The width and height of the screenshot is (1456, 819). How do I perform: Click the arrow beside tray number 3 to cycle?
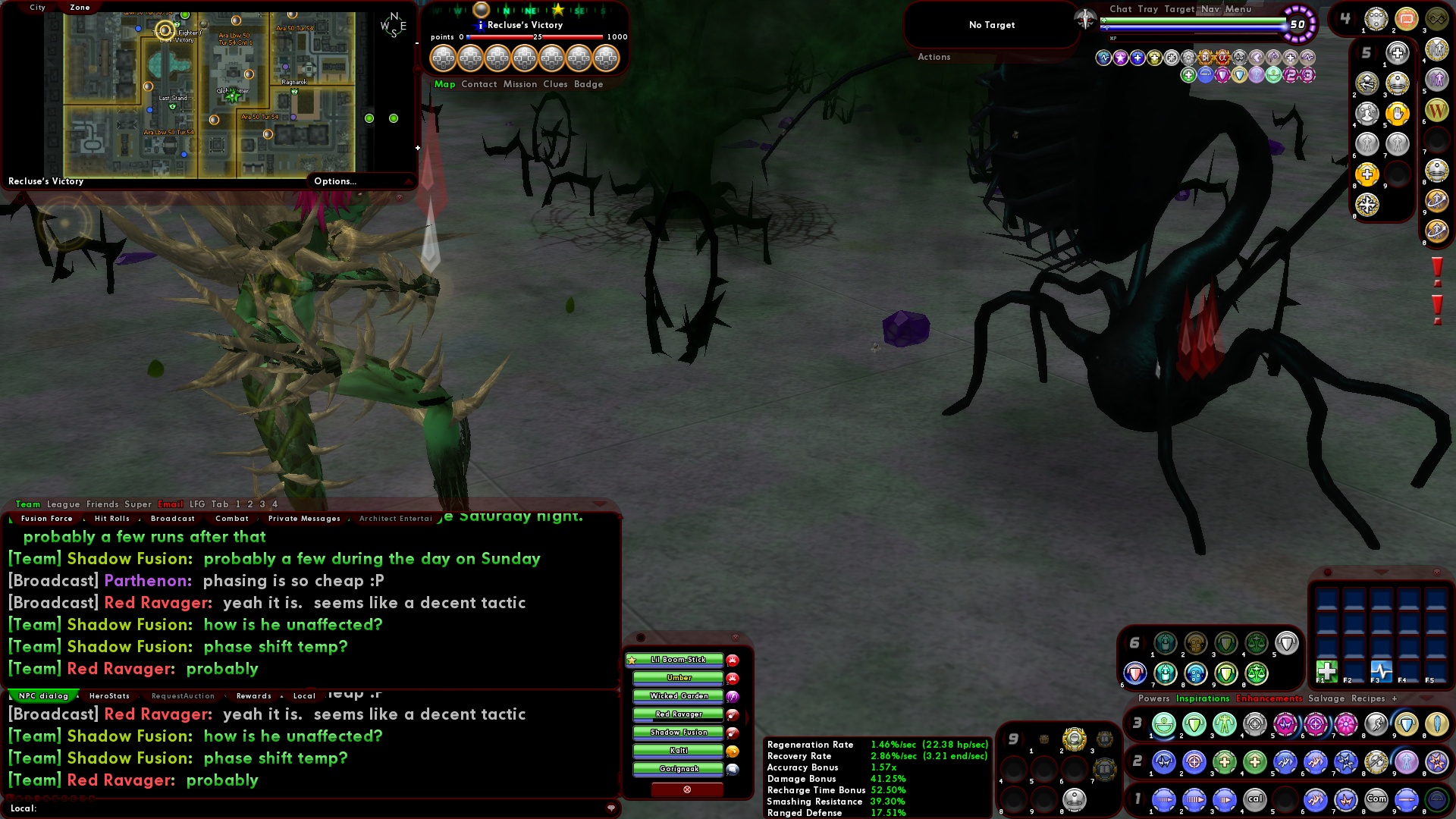(1144, 724)
